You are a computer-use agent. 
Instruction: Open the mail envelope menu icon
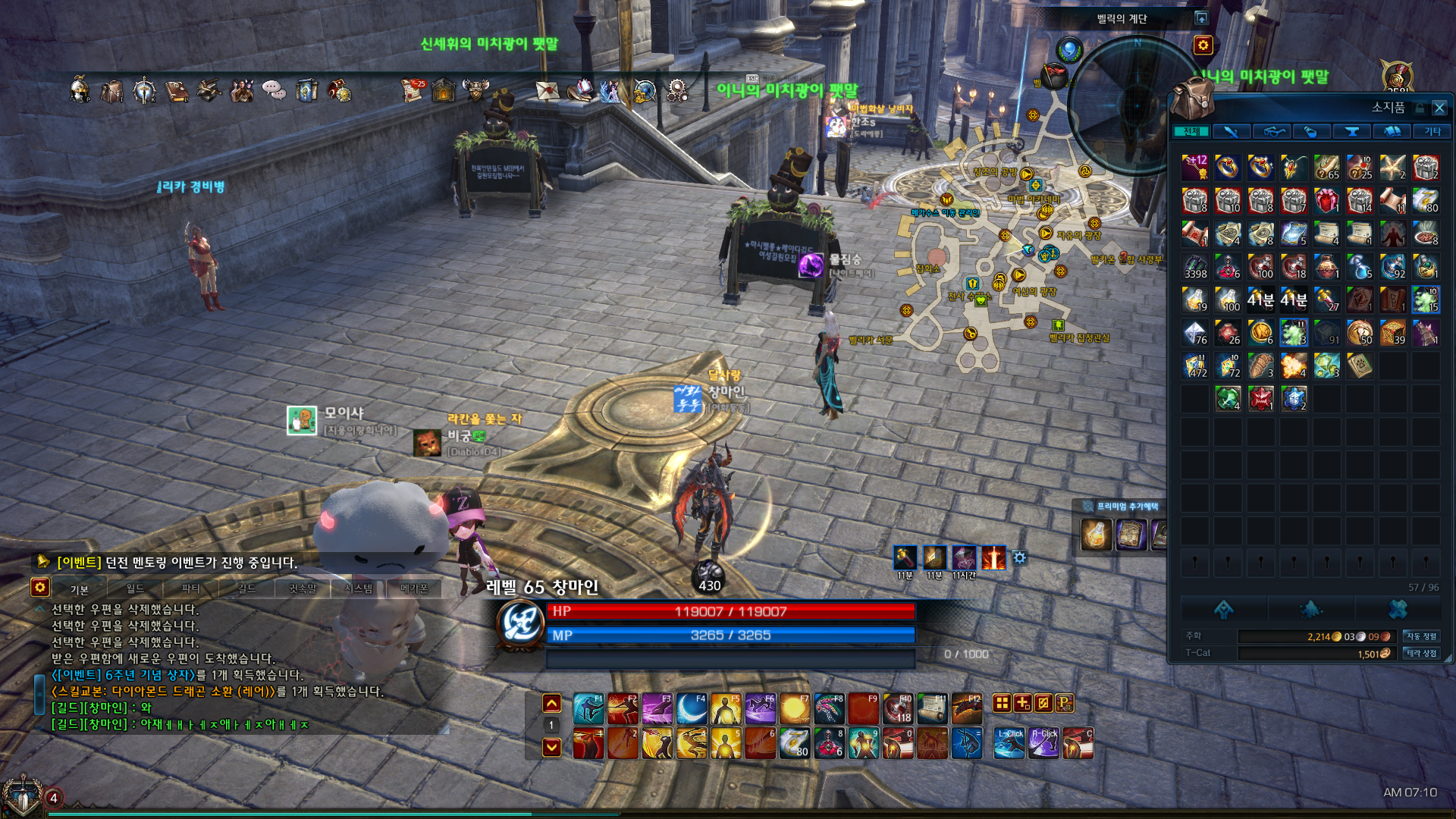pyautogui.click(x=547, y=91)
